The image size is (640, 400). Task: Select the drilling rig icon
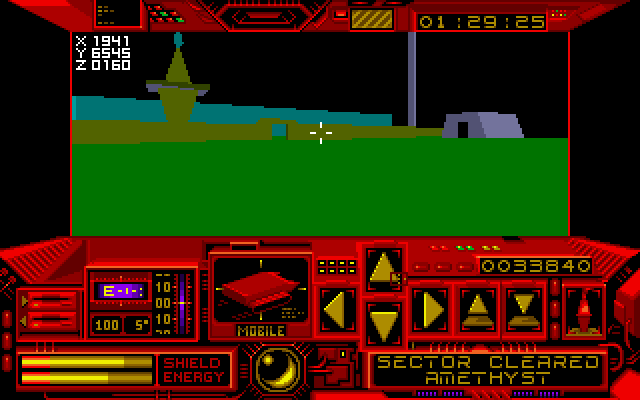click(x=583, y=309)
